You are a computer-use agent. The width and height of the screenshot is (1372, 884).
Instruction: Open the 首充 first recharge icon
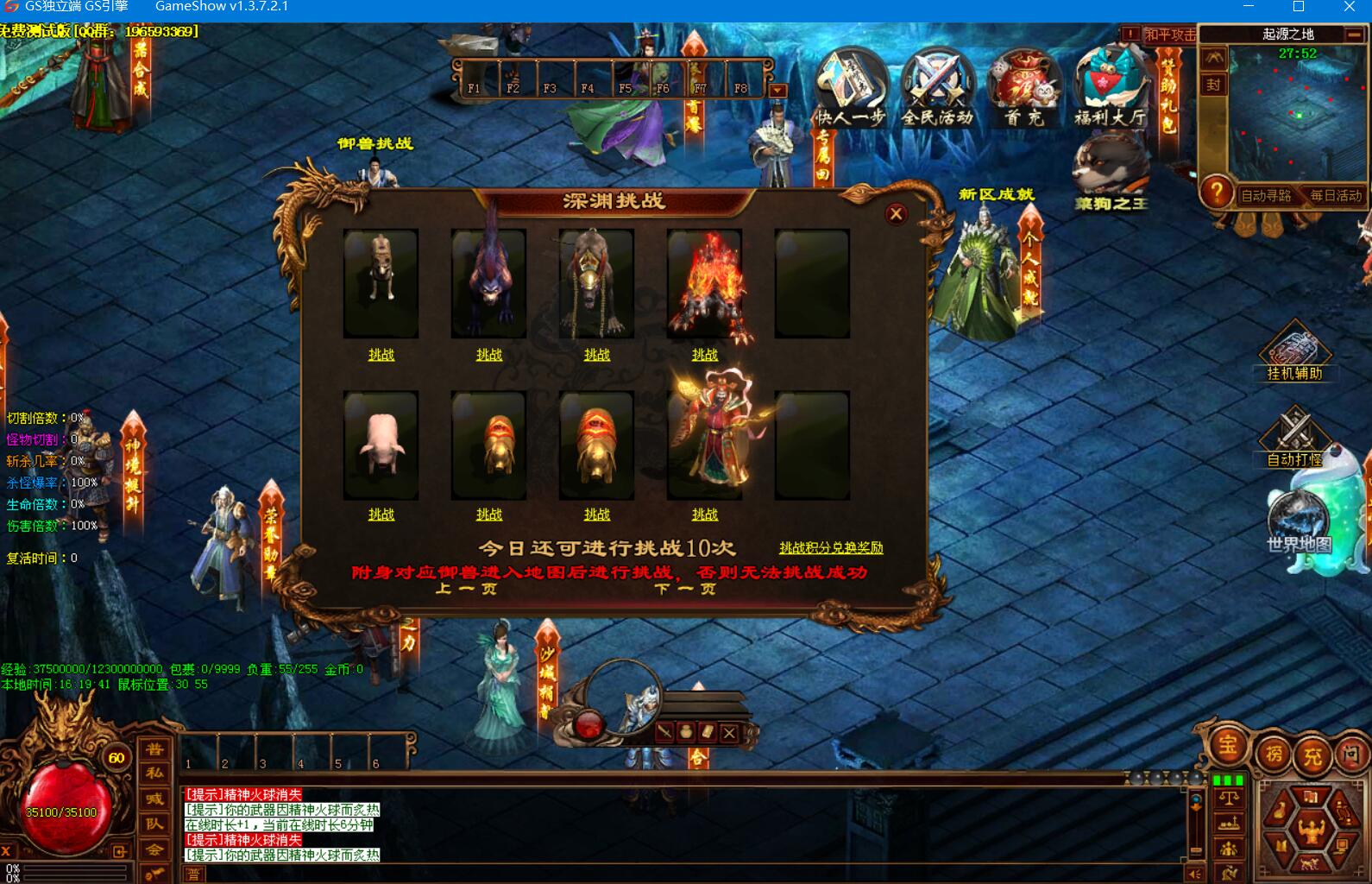pos(1024,86)
